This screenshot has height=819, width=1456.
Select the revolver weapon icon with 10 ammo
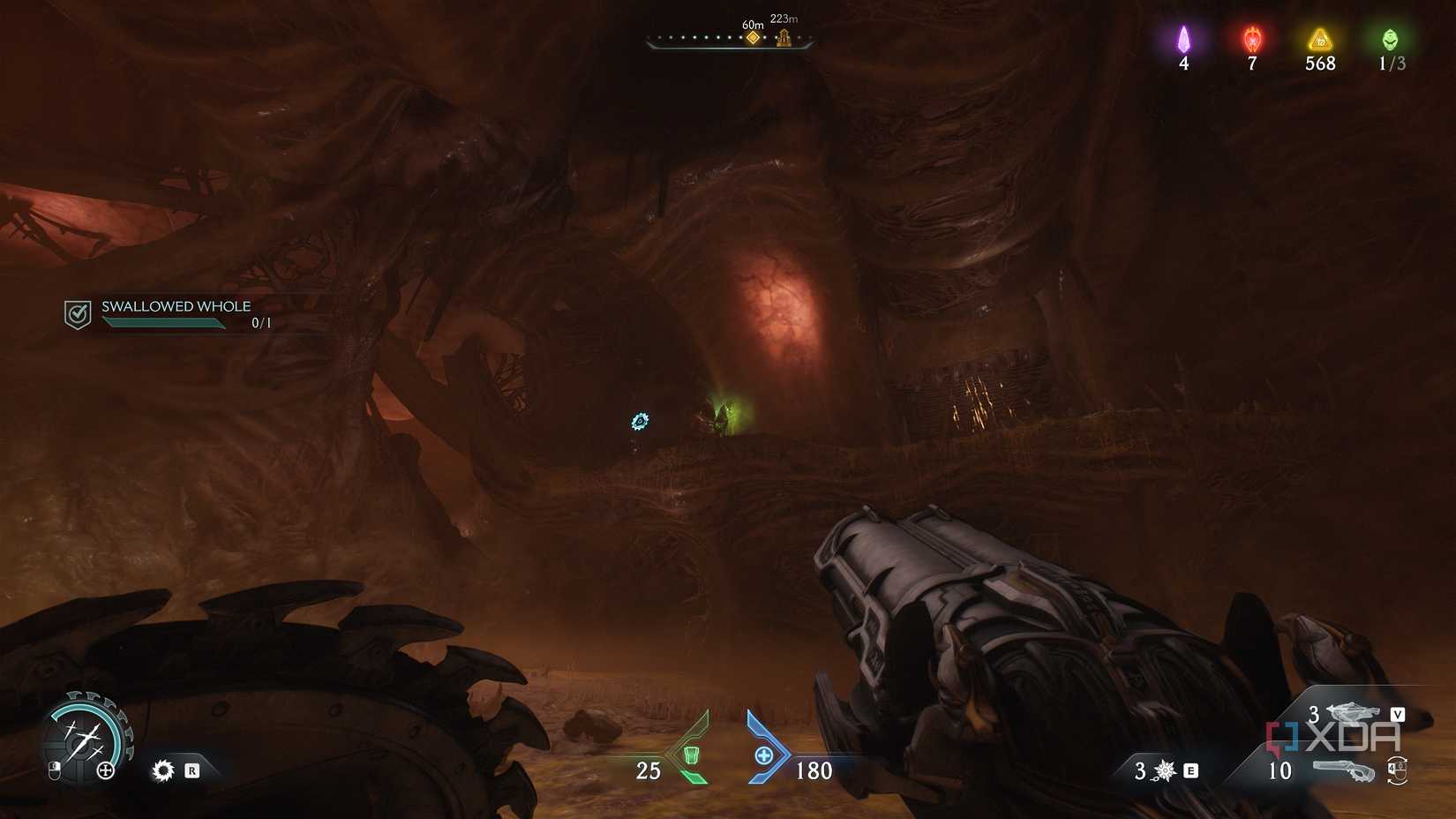tap(1345, 770)
